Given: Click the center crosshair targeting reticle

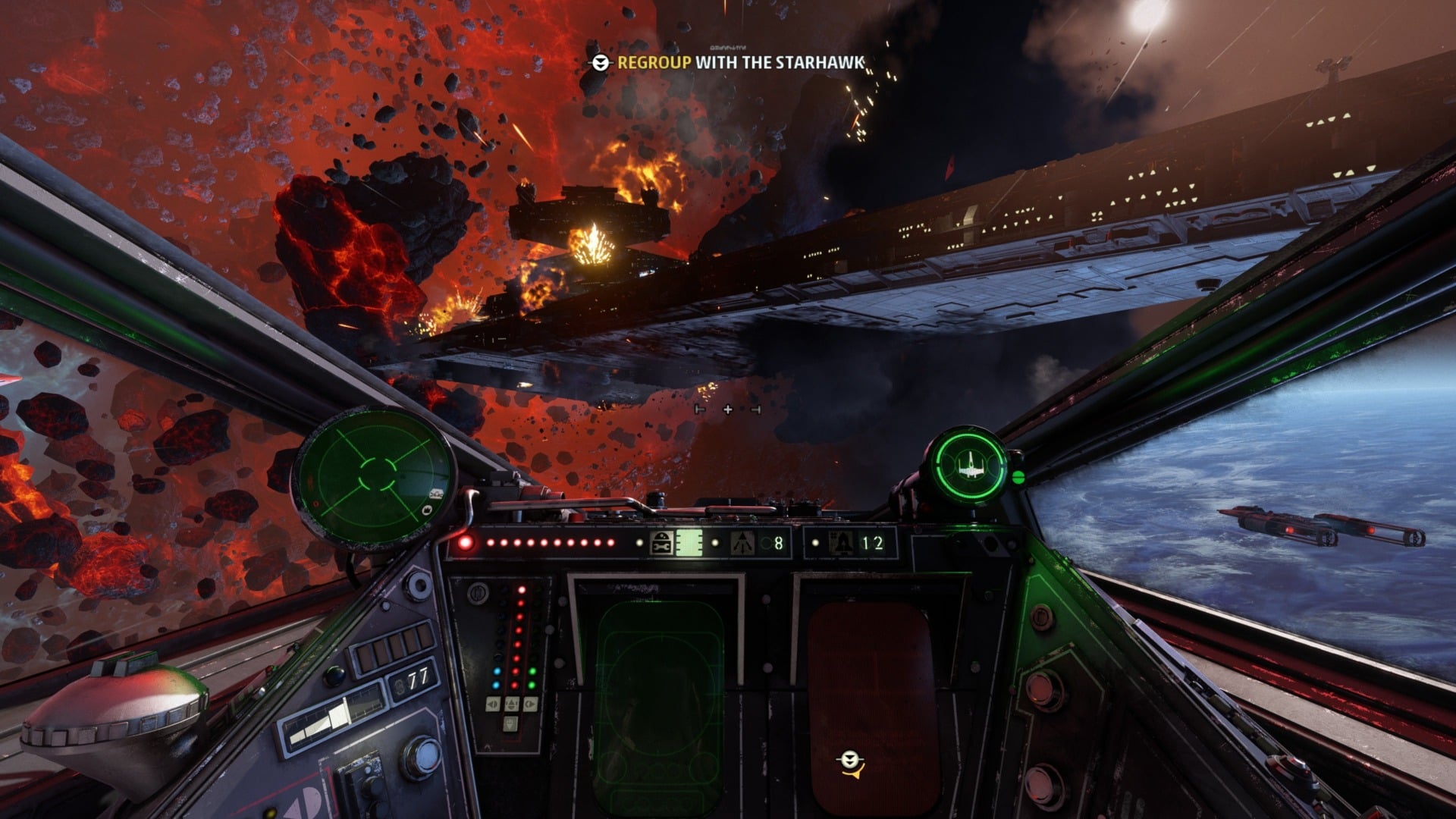Looking at the screenshot, I should pyautogui.click(x=728, y=409).
